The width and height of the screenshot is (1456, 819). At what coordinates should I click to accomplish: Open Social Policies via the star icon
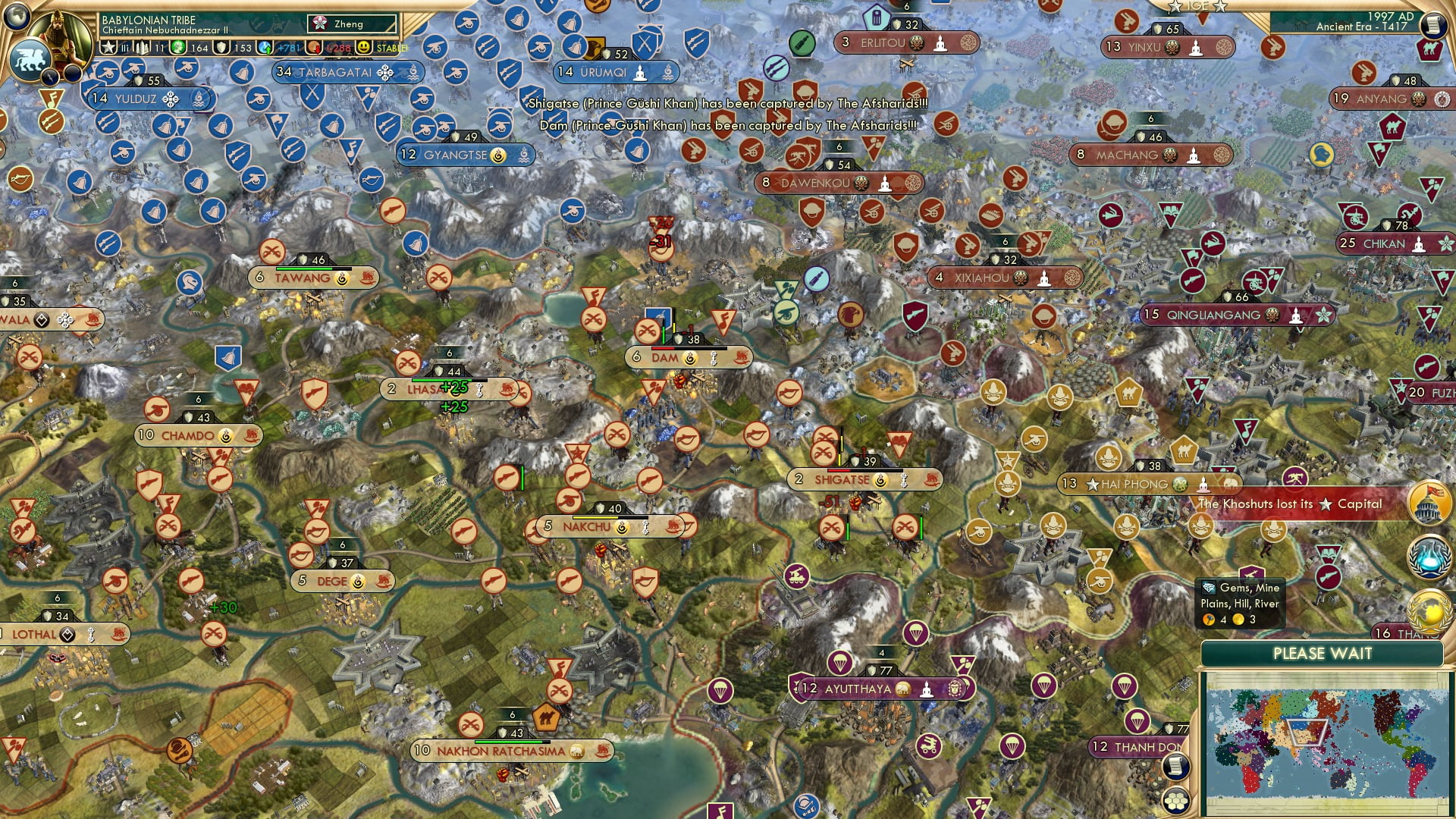[x=108, y=46]
